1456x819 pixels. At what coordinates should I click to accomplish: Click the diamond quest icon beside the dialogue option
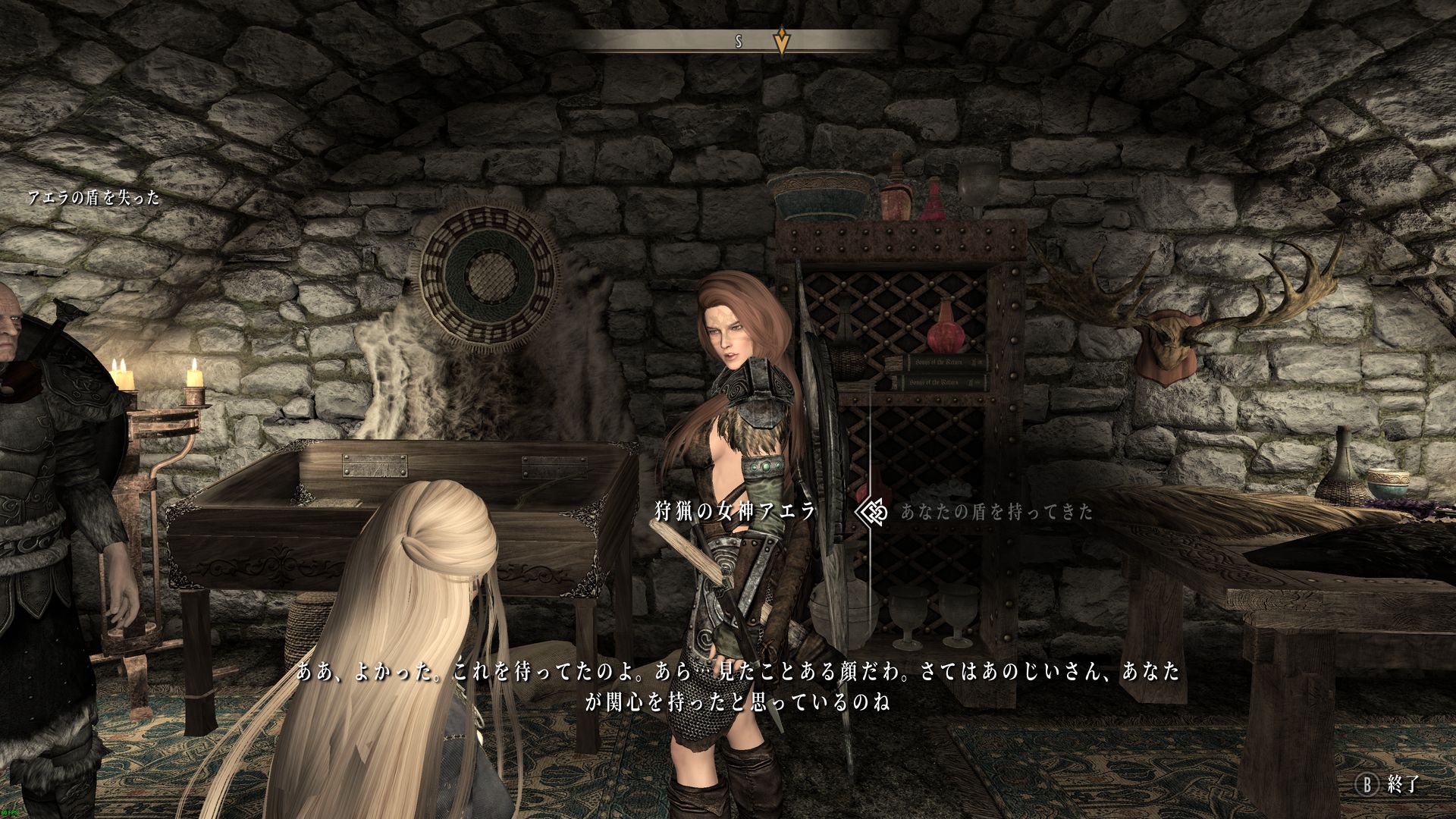pos(871,512)
